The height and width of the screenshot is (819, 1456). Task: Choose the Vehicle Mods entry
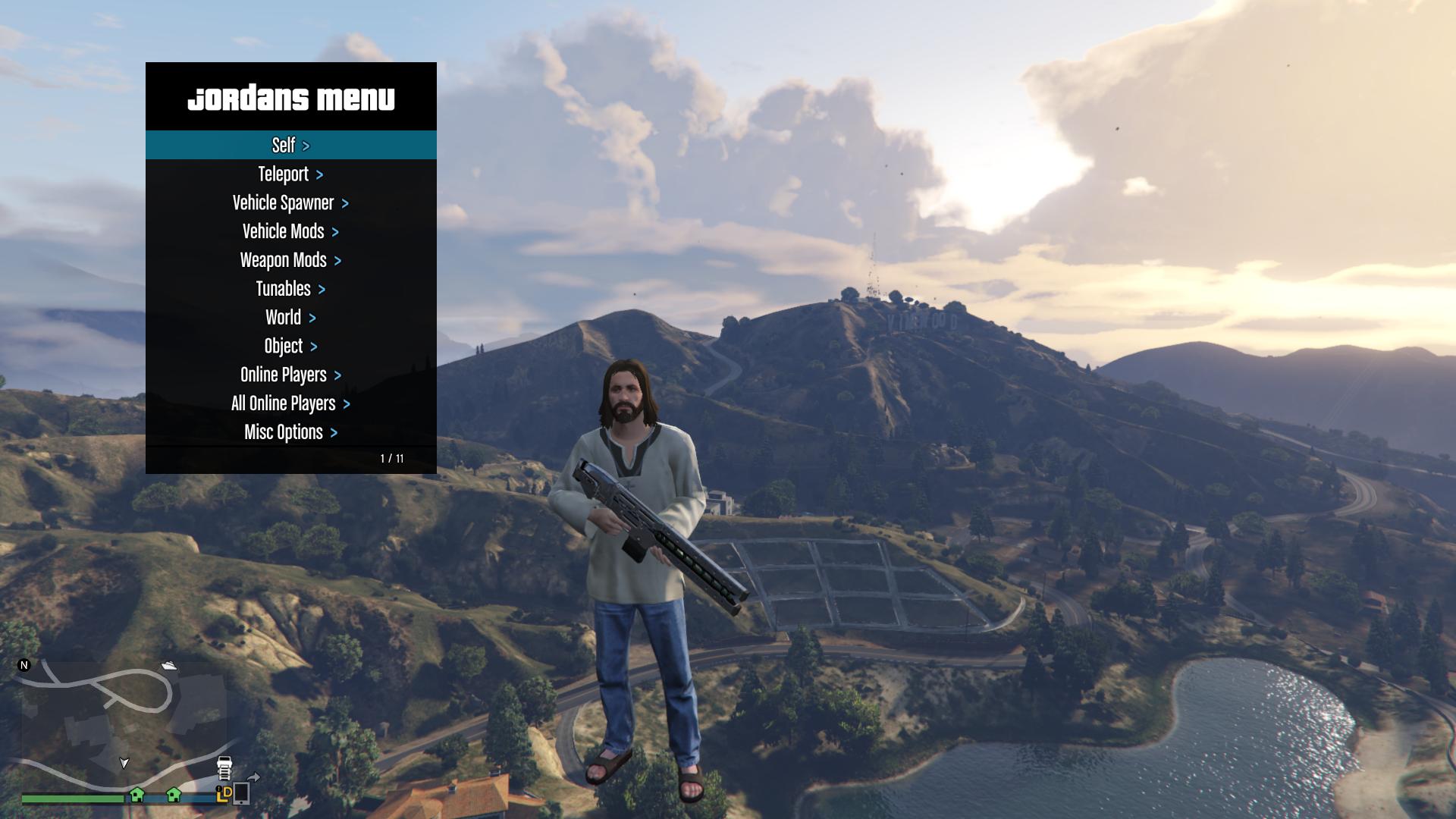tap(290, 231)
